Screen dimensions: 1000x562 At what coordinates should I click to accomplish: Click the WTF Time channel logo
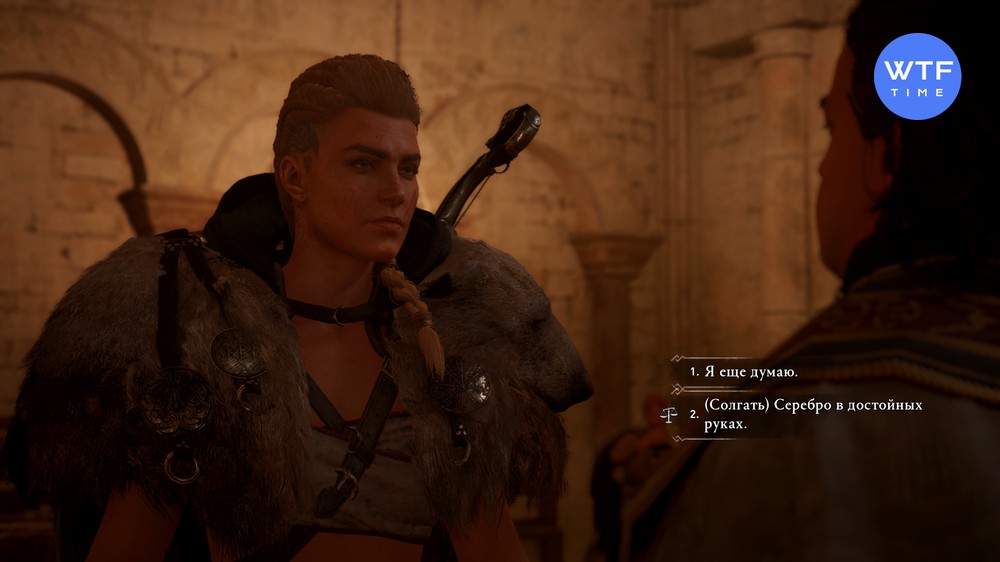(x=916, y=76)
